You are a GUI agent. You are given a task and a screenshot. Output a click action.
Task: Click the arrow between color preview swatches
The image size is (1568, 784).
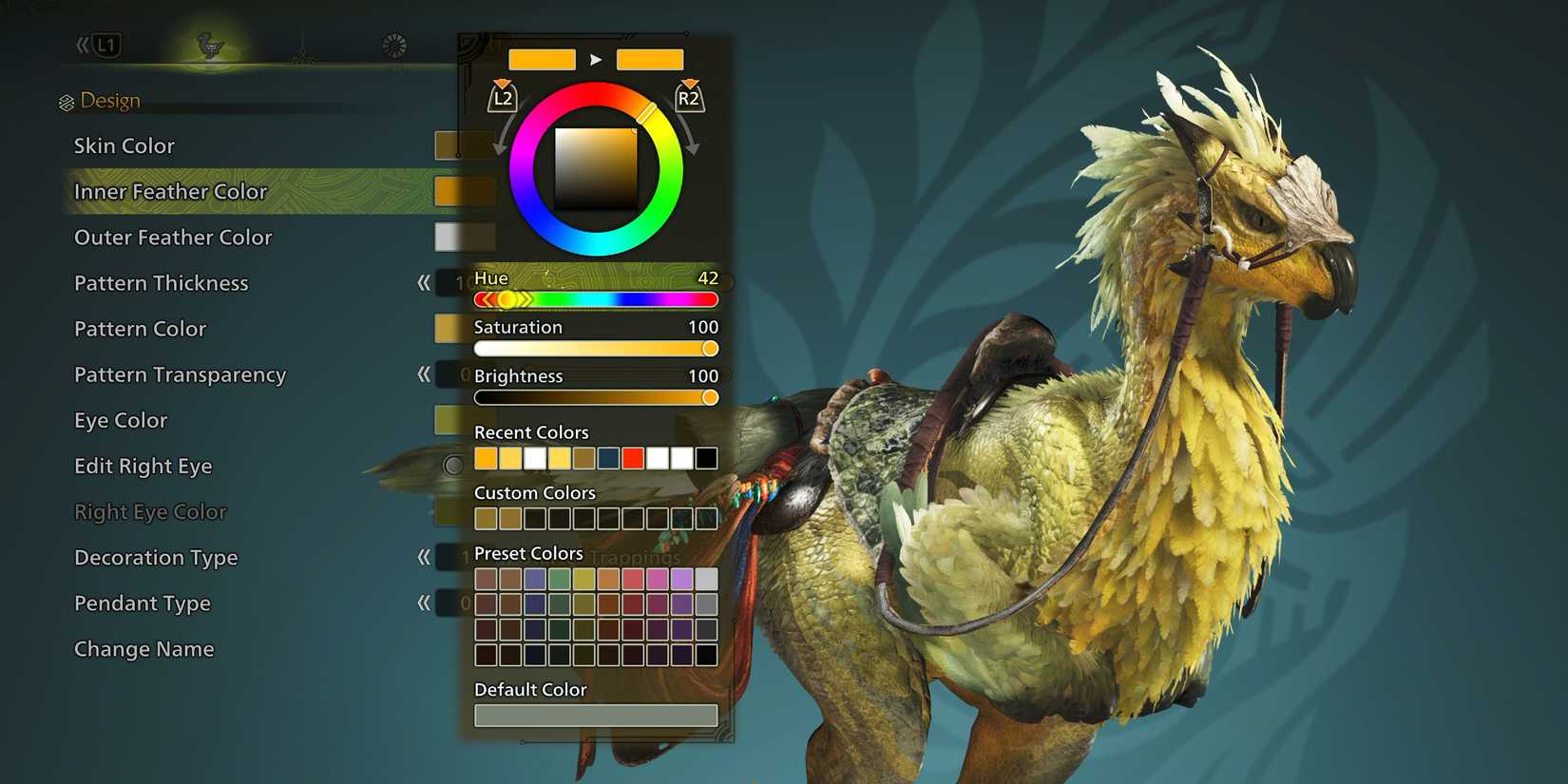tap(597, 59)
